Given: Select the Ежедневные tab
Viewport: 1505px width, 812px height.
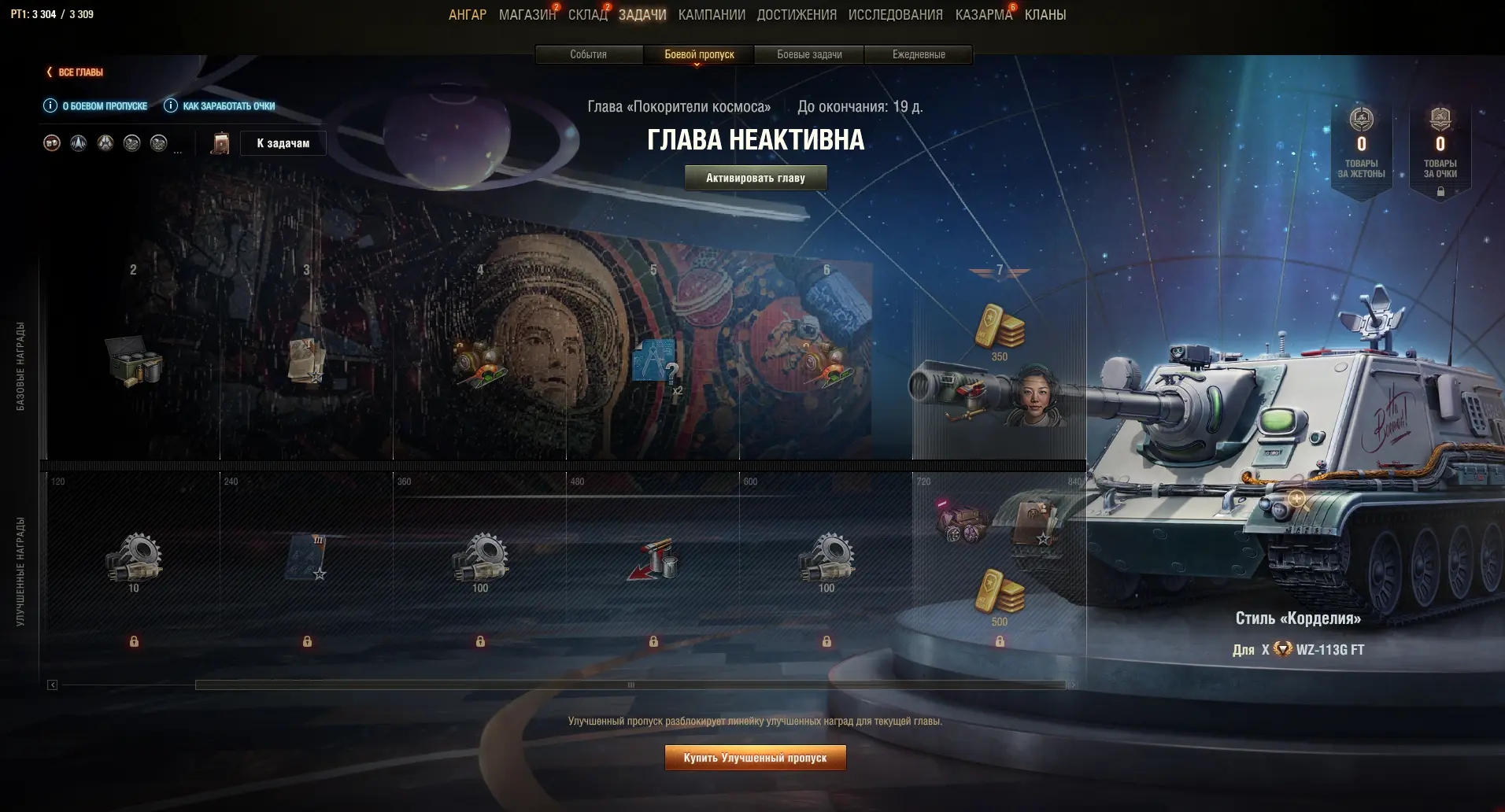Looking at the screenshot, I should coord(918,54).
